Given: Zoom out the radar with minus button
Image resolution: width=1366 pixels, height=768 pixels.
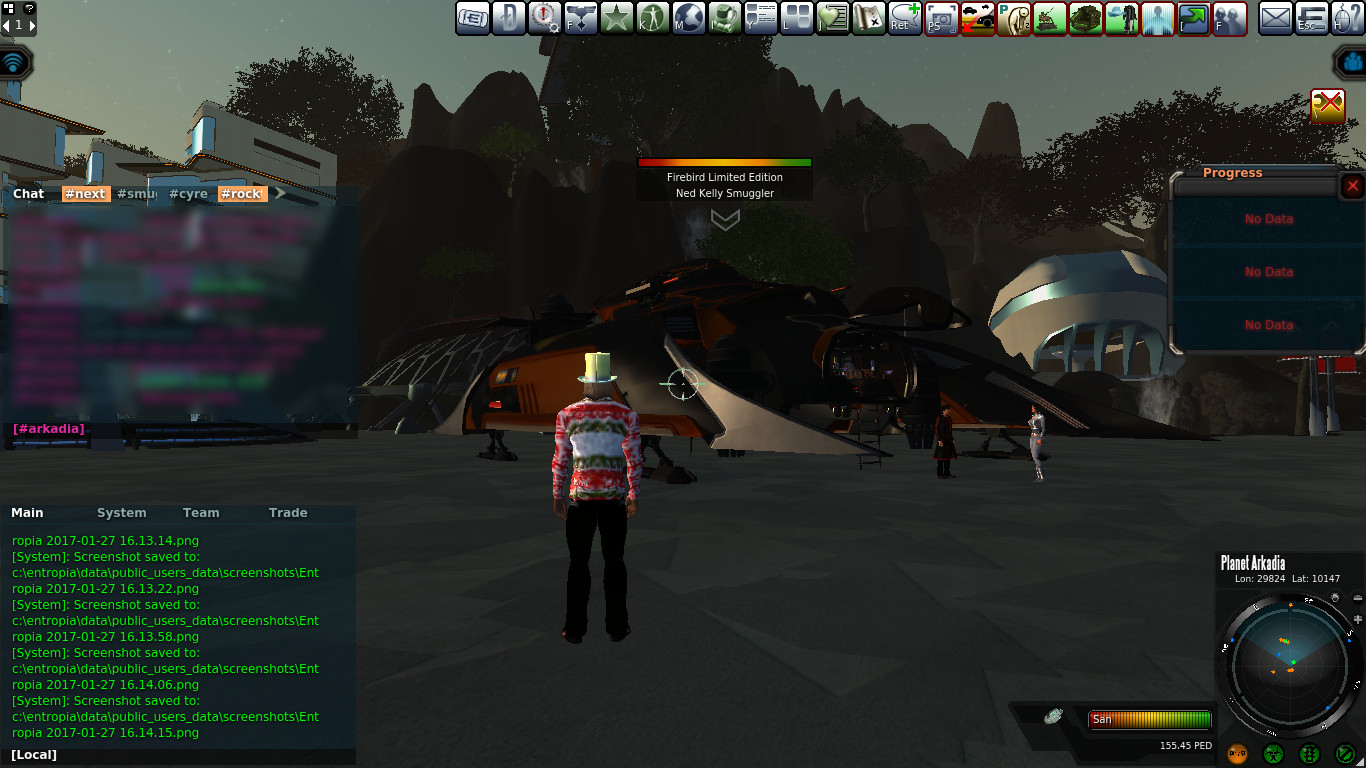Looking at the screenshot, I should click(x=1357, y=599).
